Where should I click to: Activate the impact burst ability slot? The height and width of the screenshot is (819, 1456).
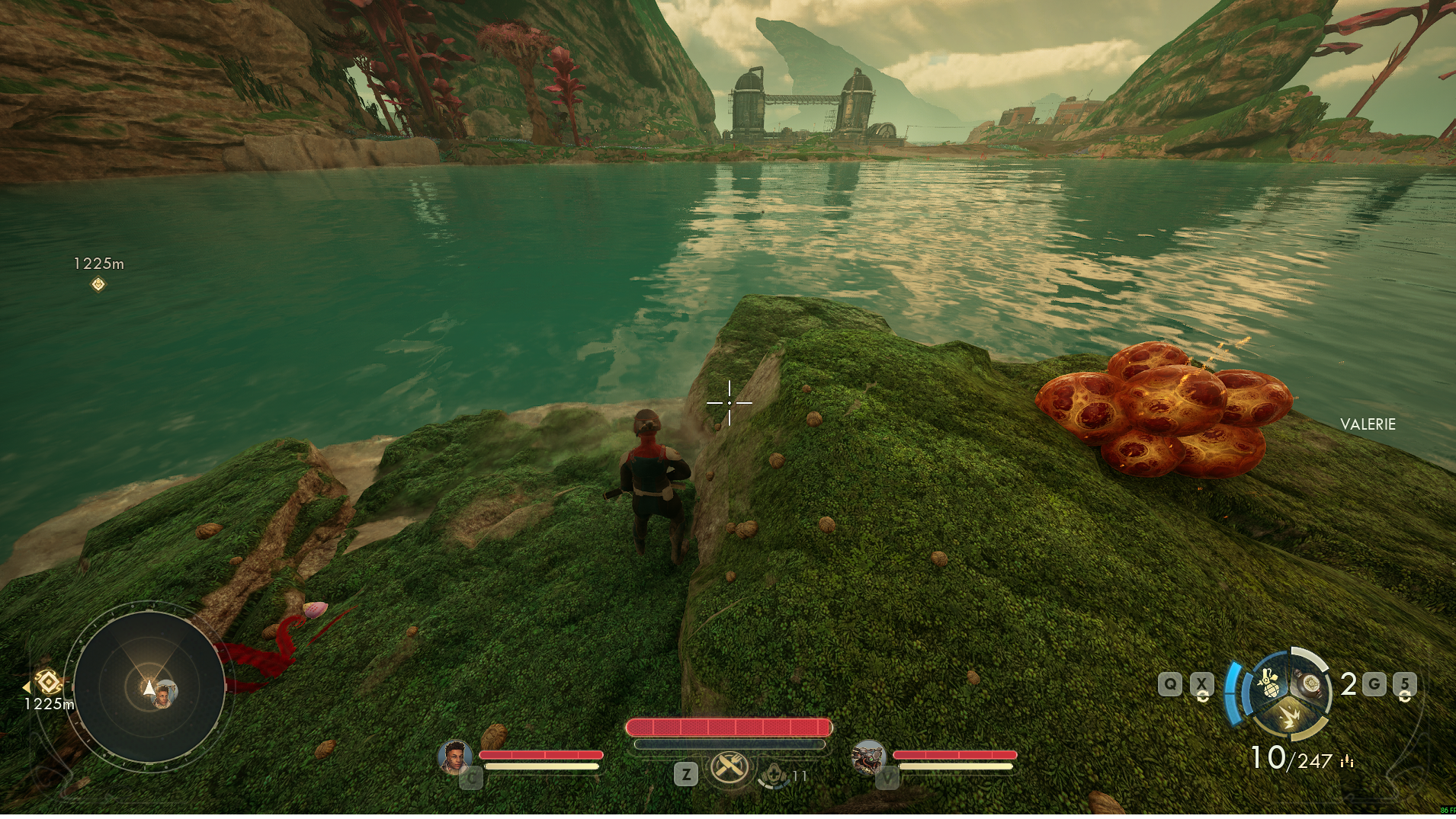click(x=1290, y=718)
